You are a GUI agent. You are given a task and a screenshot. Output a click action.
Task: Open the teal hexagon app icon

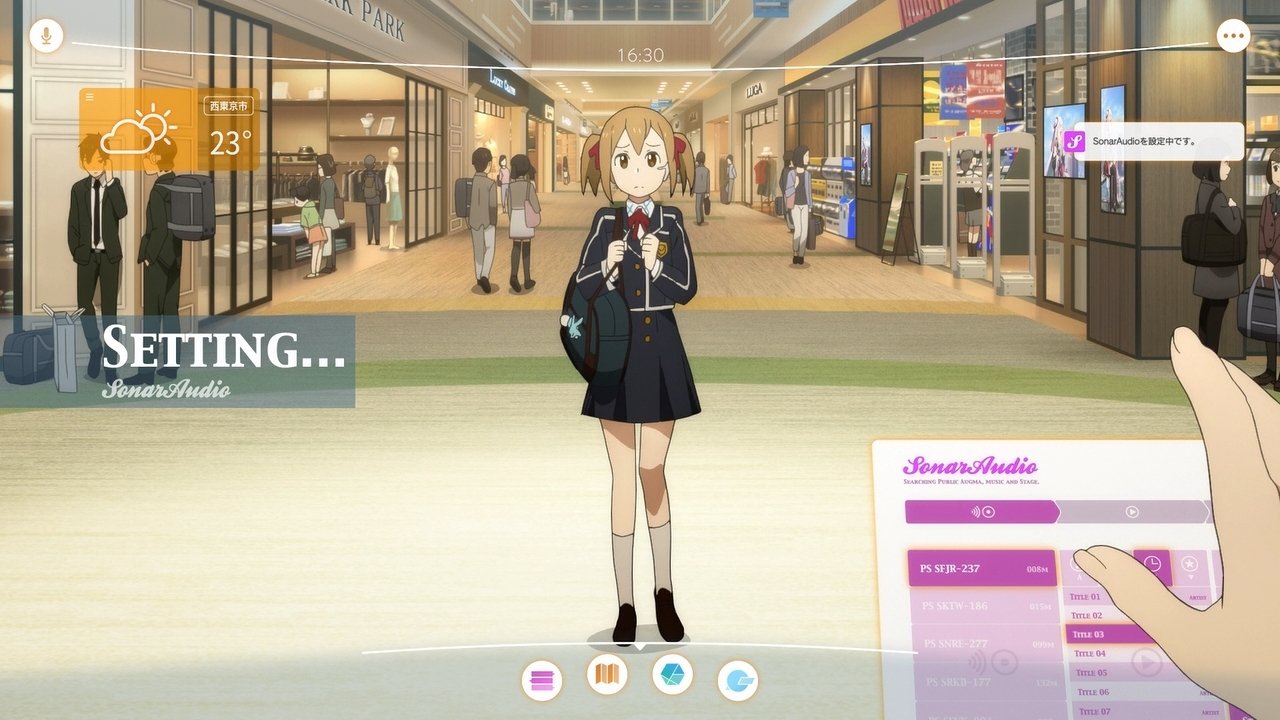pyautogui.click(x=672, y=674)
